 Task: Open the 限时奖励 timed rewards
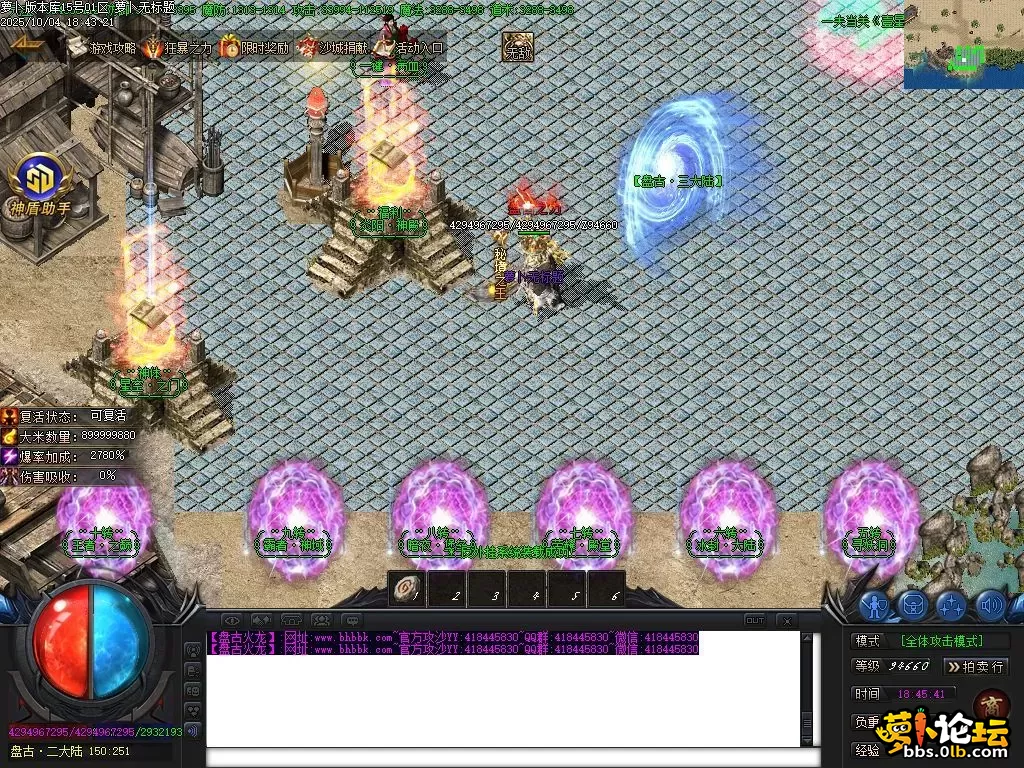pyautogui.click(x=254, y=47)
